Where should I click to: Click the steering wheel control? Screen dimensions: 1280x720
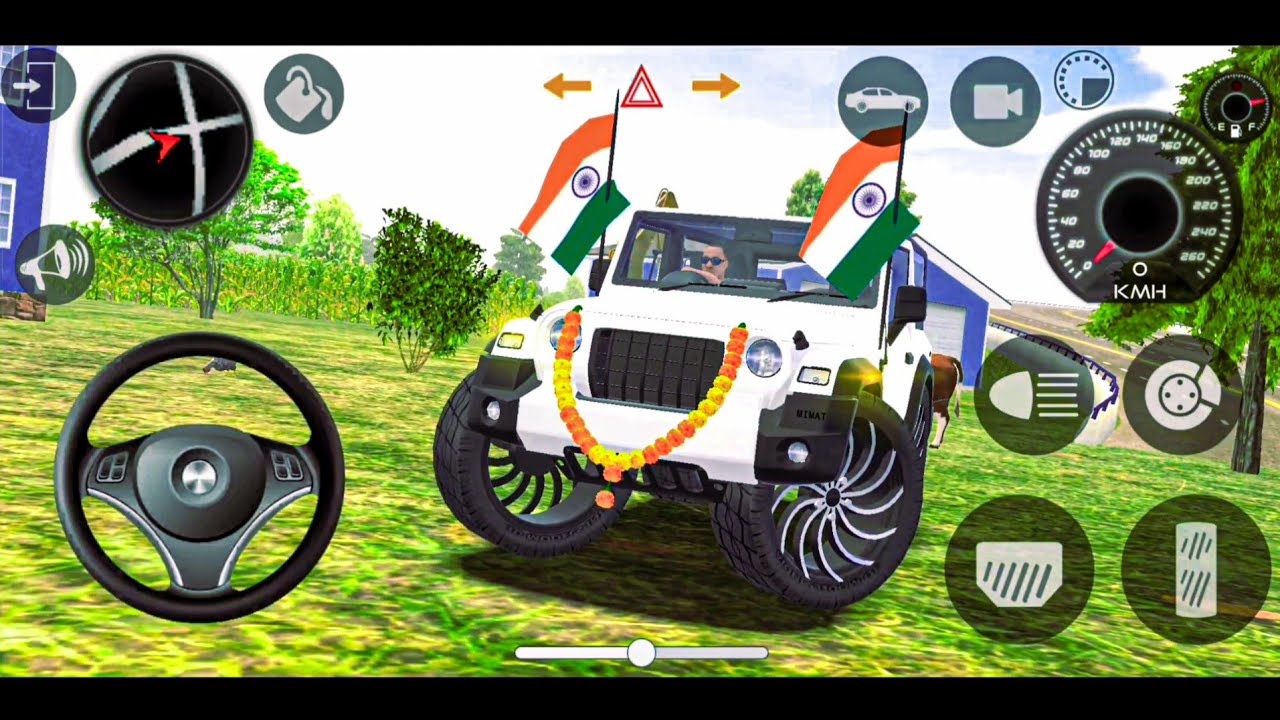click(199, 477)
